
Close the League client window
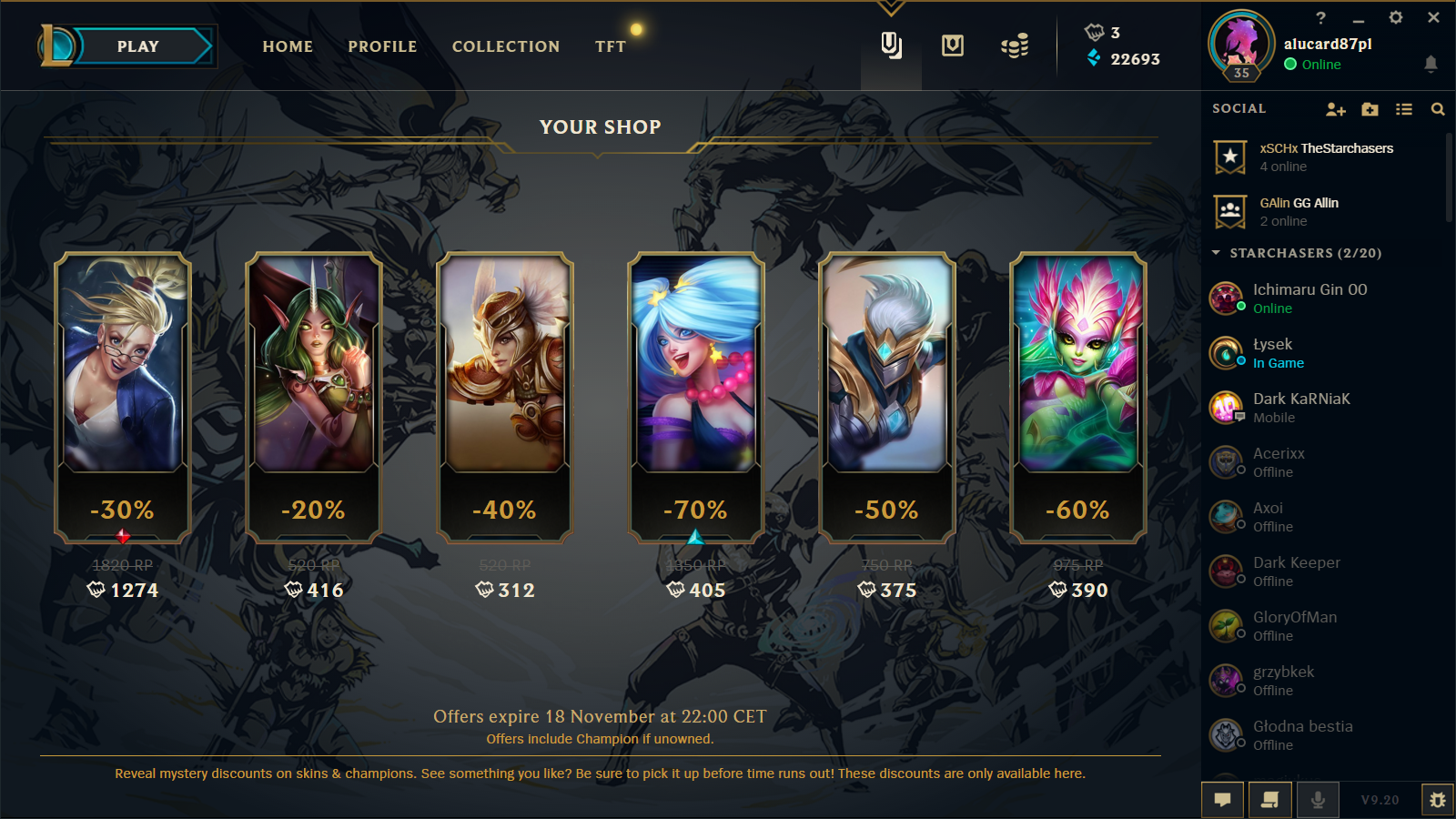point(1433,17)
